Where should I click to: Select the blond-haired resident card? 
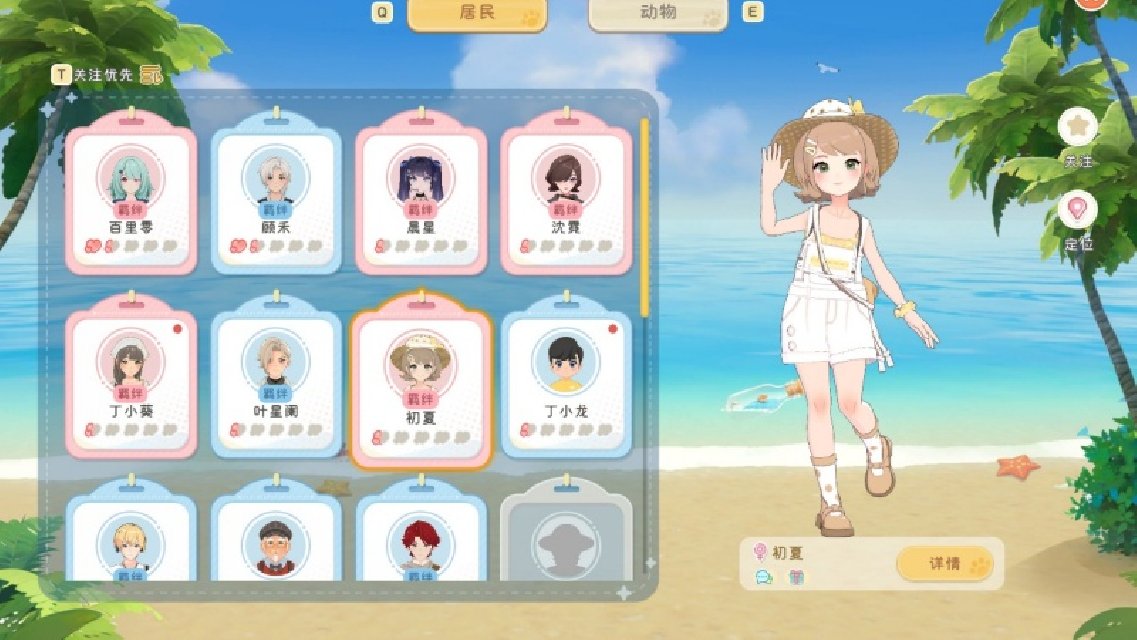coord(129,535)
